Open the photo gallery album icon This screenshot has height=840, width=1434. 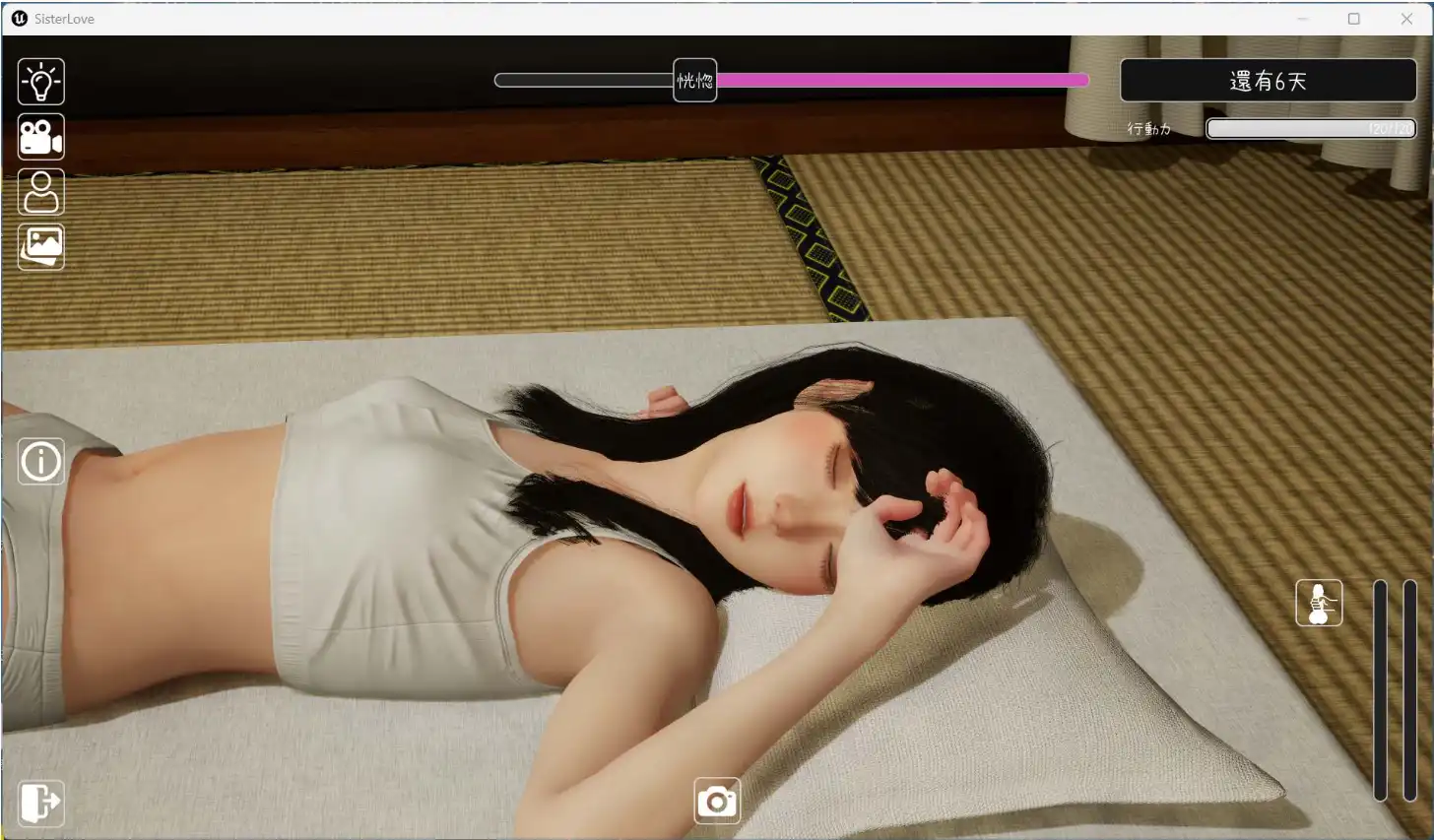click(x=40, y=246)
